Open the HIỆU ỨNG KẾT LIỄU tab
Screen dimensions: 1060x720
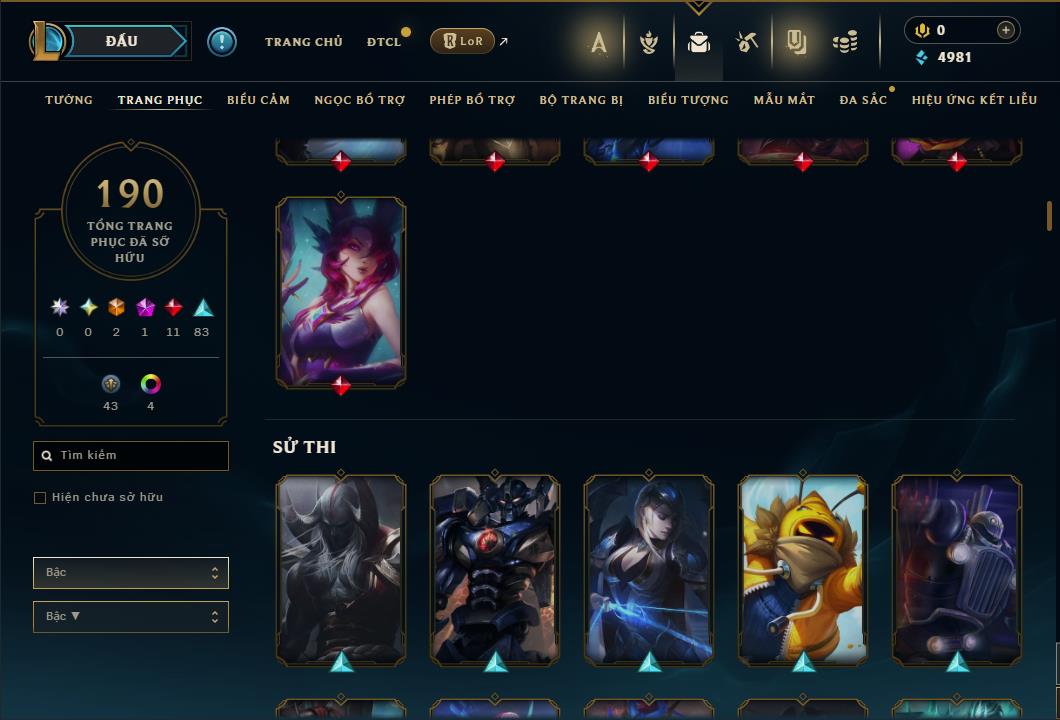pyautogui.click(x=974, y=100)
